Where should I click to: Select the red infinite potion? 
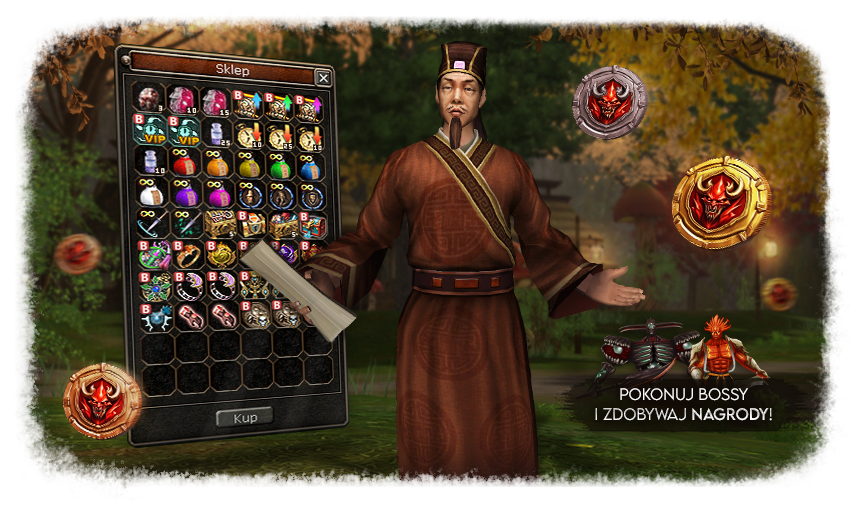click(x=183, y=162)
